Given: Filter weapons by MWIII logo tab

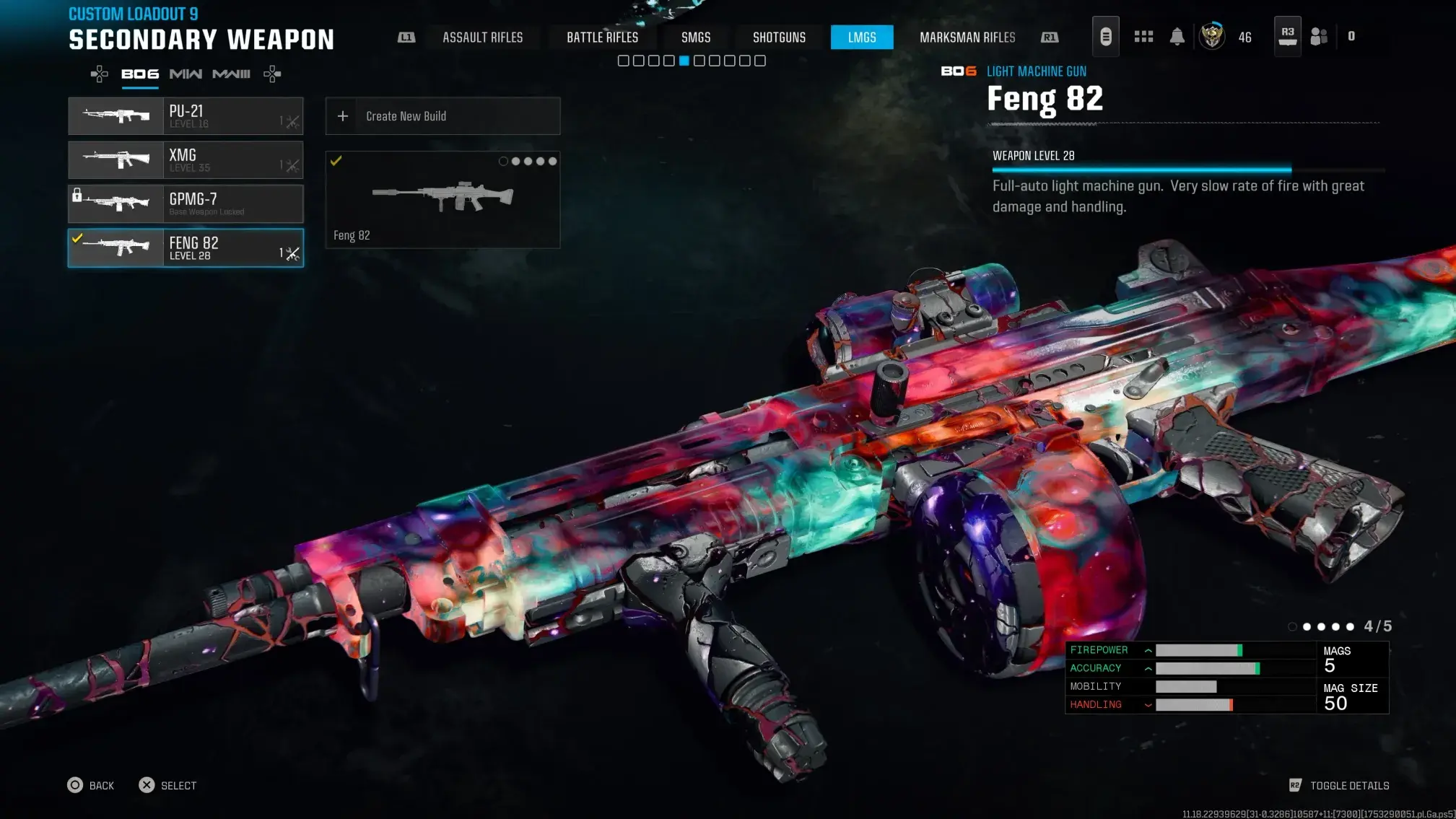Looking at the screenshot, I should click(x=231, y=74).
